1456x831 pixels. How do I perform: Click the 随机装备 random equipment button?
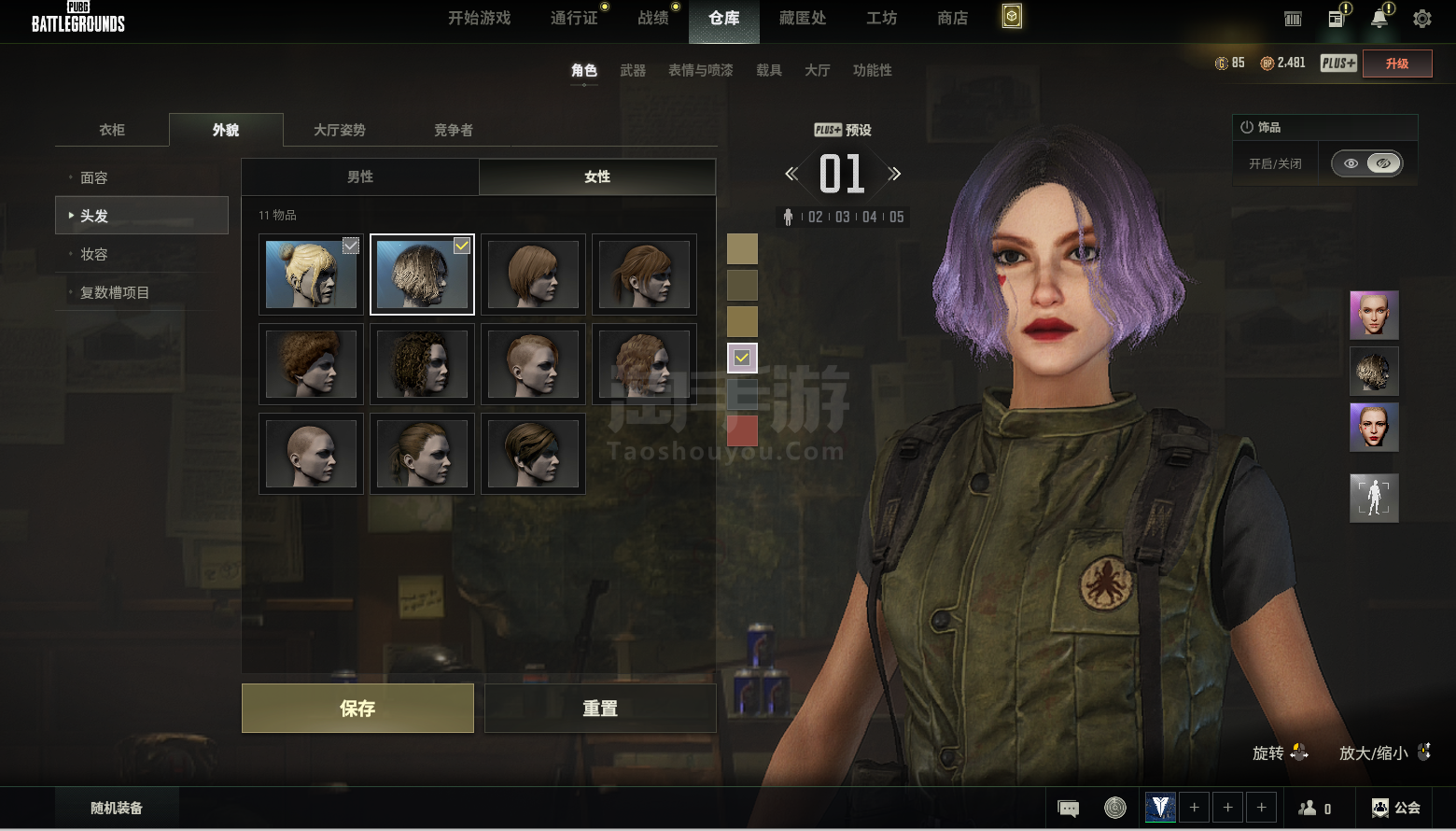pyautogui.click(x=117, y=808)
